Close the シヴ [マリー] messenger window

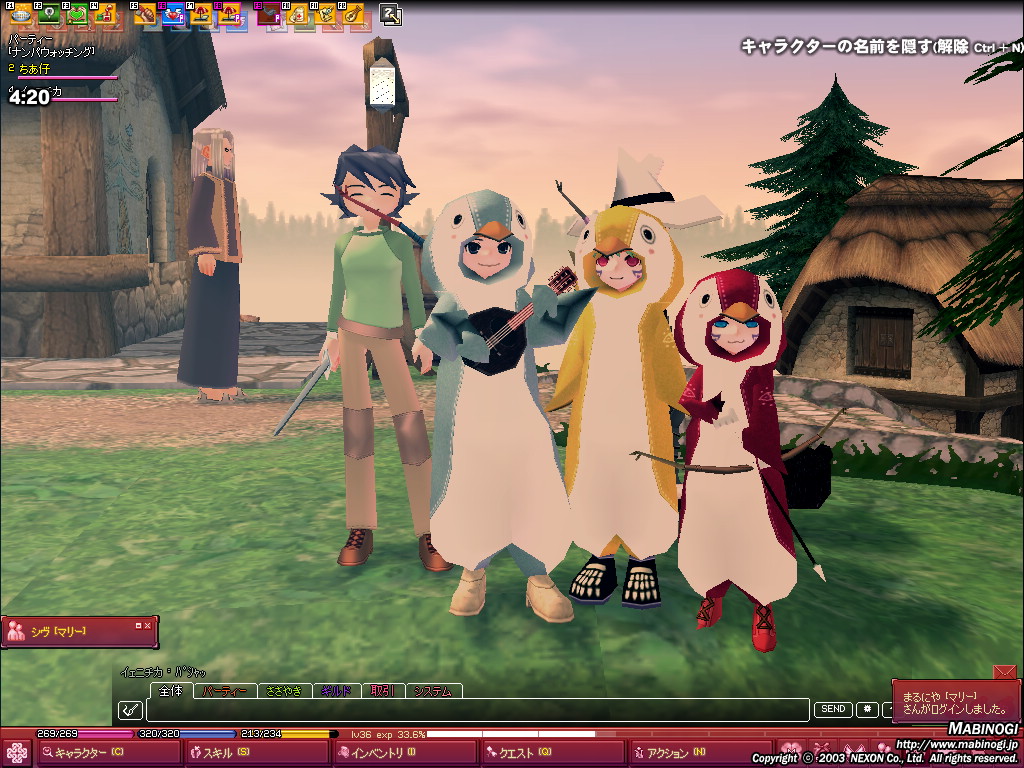(x=148, y=625)
